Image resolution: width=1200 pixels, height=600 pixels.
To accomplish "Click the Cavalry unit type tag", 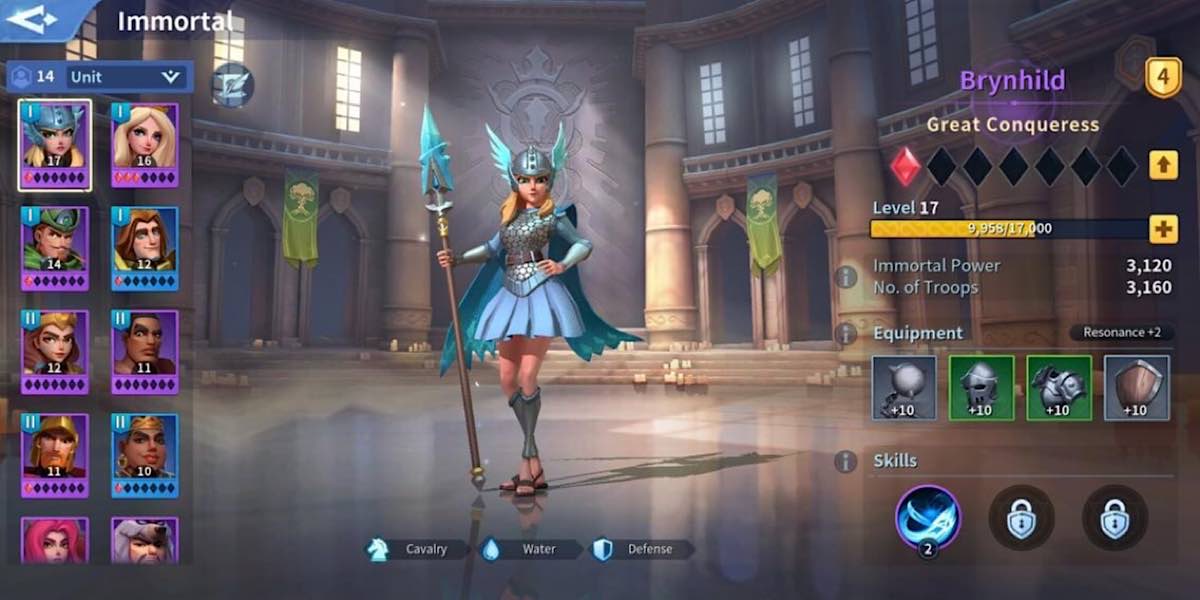I will tap(417, 549).
